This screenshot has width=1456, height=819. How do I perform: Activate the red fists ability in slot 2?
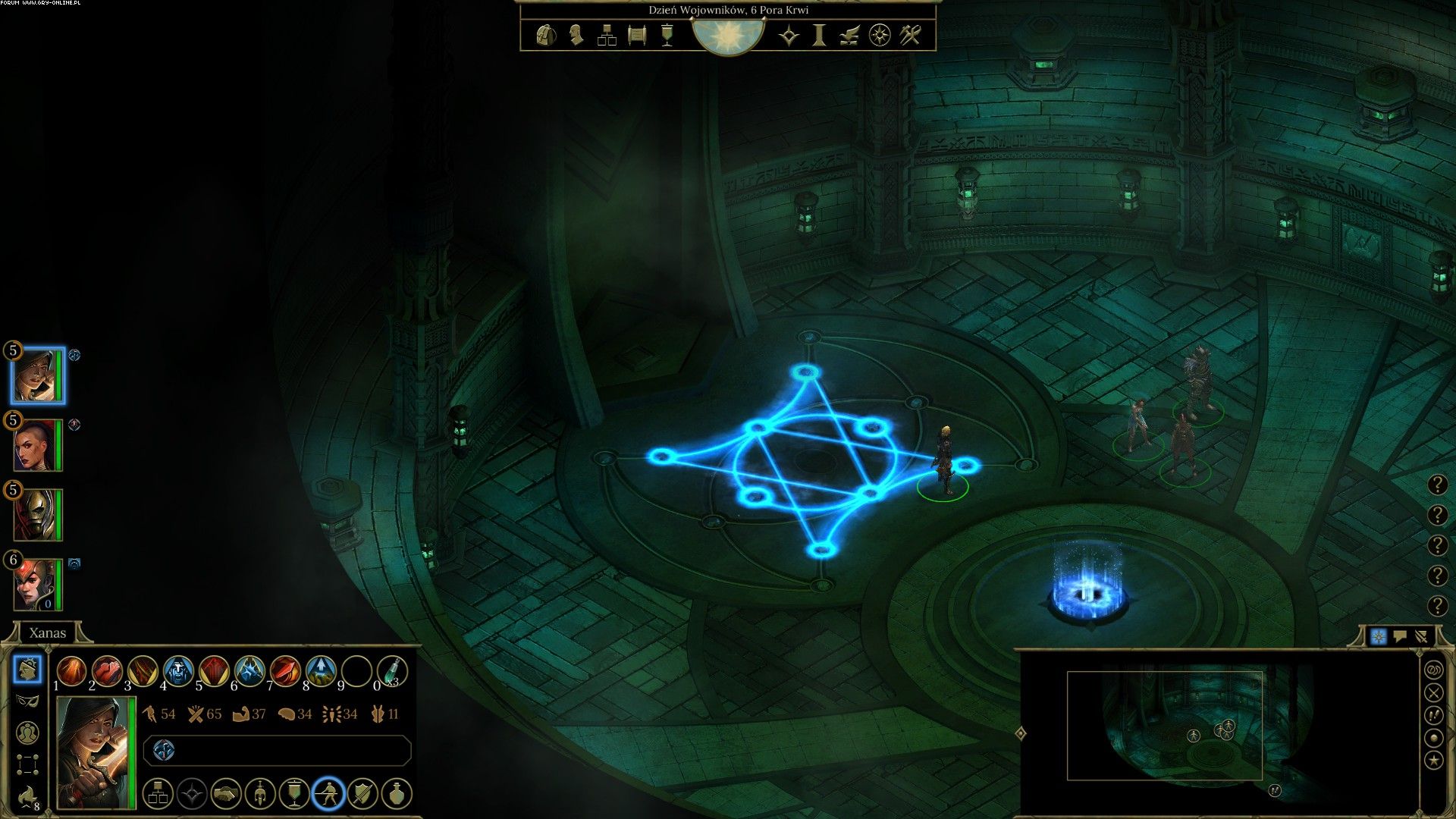(x=107, y=671)
